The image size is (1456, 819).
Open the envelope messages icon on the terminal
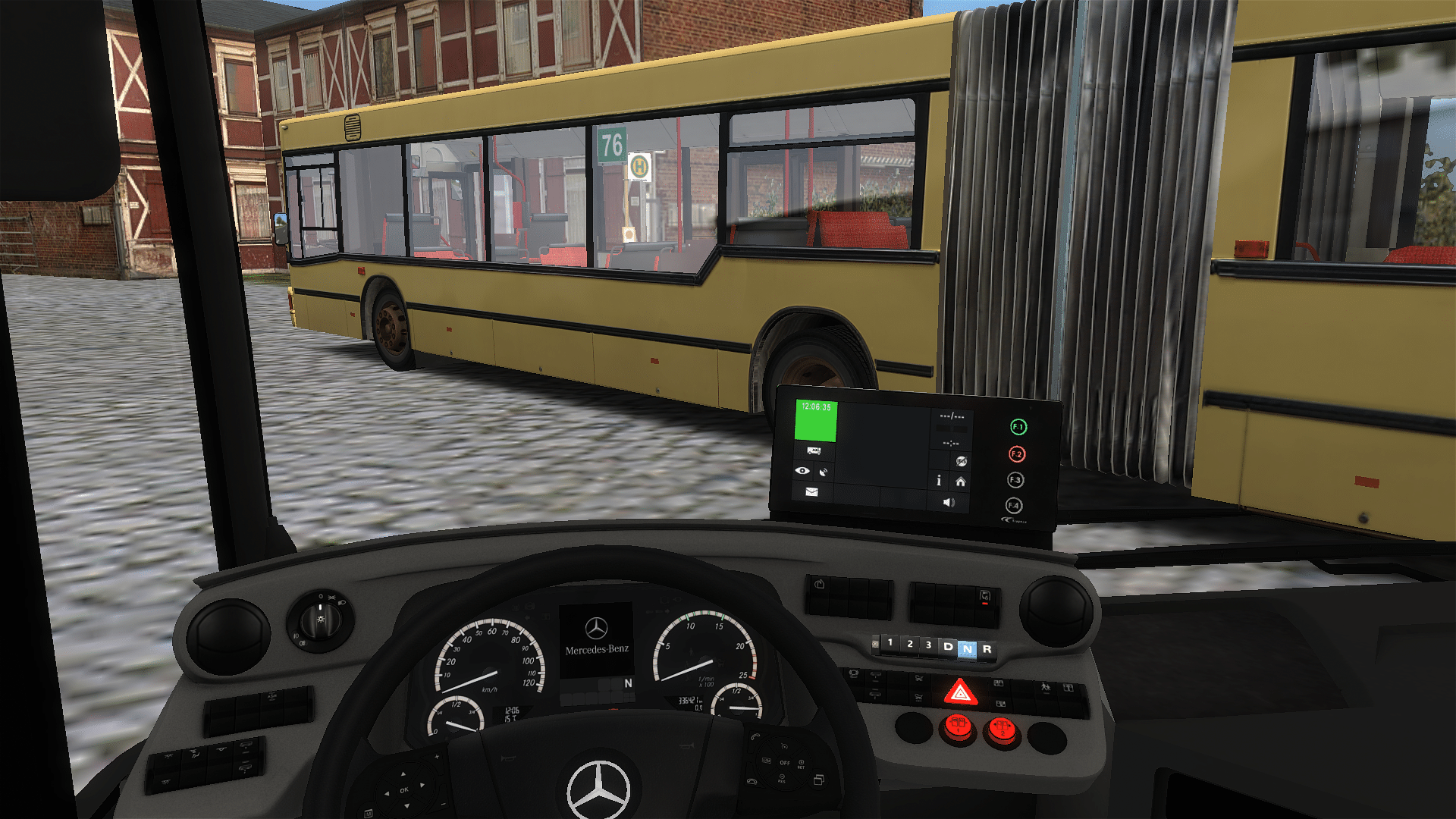[x=811, y=492]
